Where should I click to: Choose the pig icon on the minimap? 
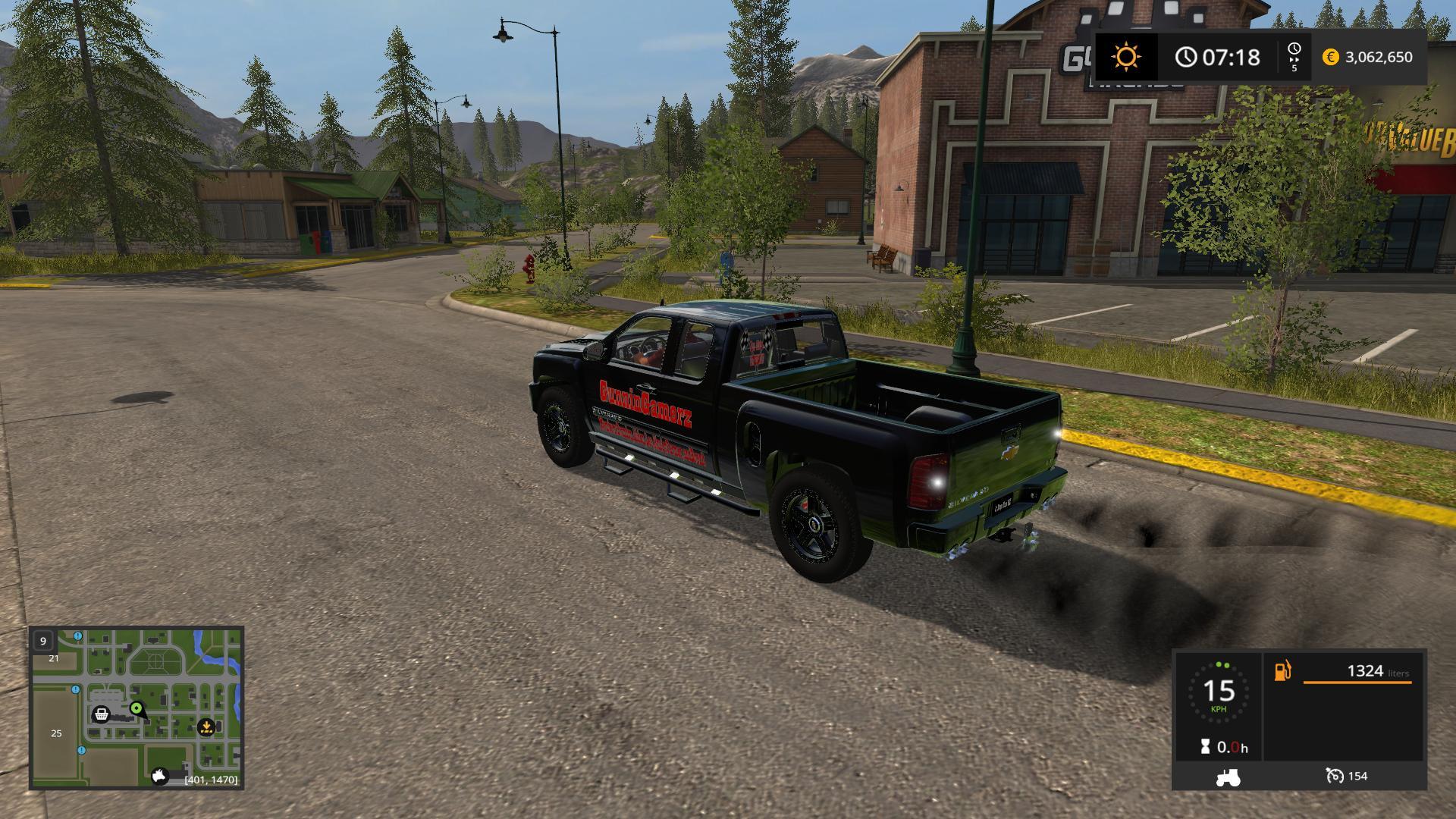(x=160, y=777)
